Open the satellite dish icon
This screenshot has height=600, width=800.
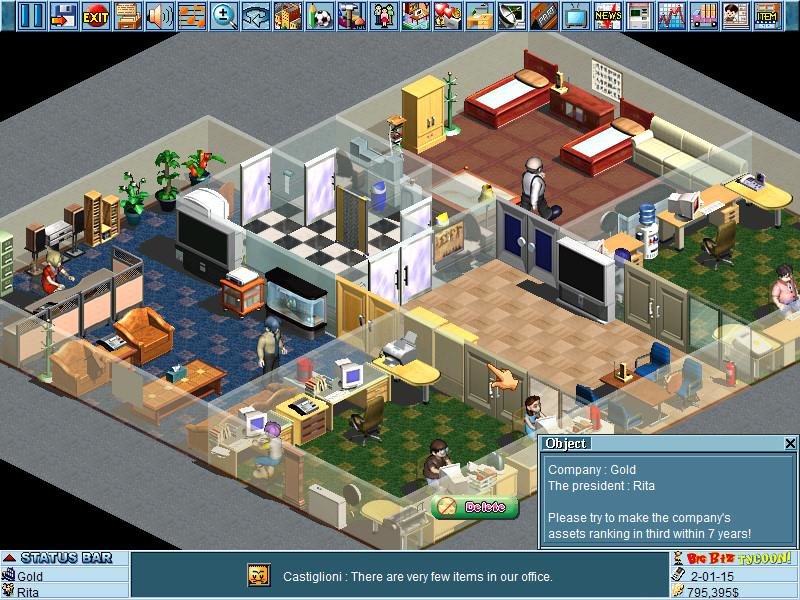point(512,15)
